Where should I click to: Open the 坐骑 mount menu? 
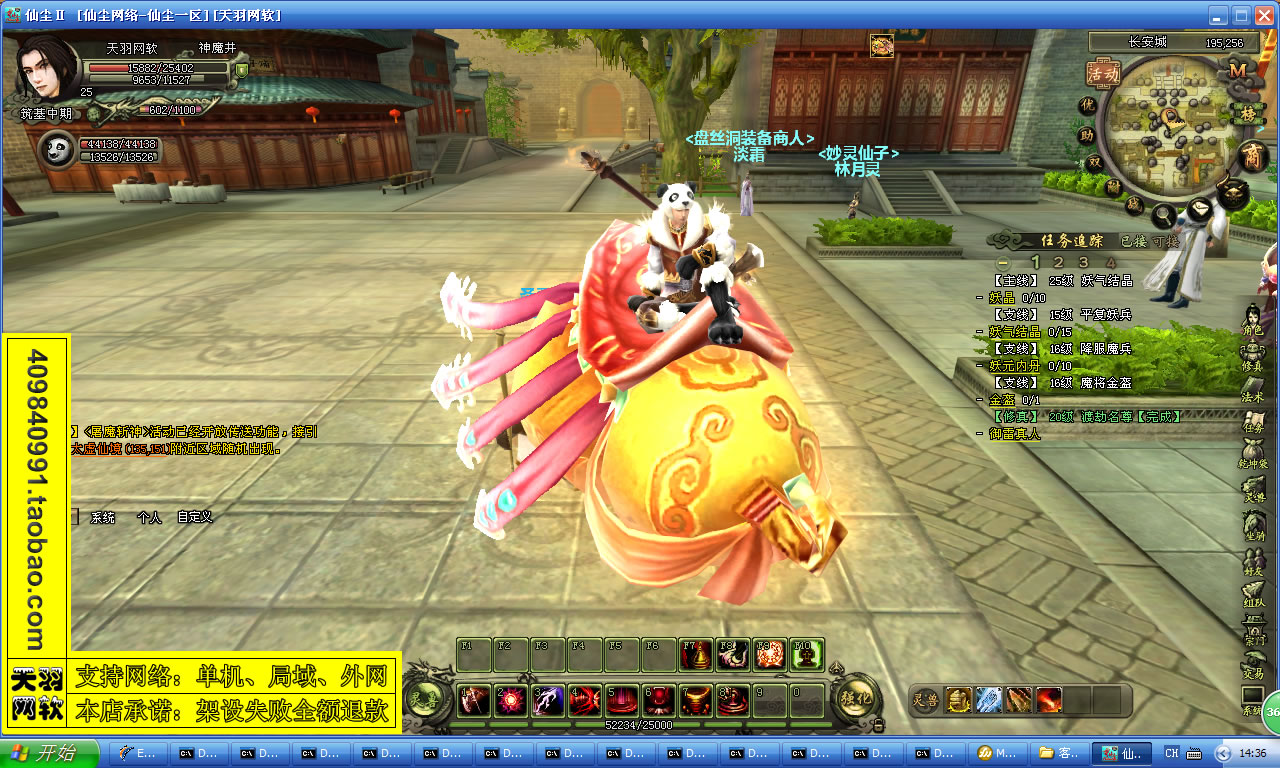(1253, 525)
